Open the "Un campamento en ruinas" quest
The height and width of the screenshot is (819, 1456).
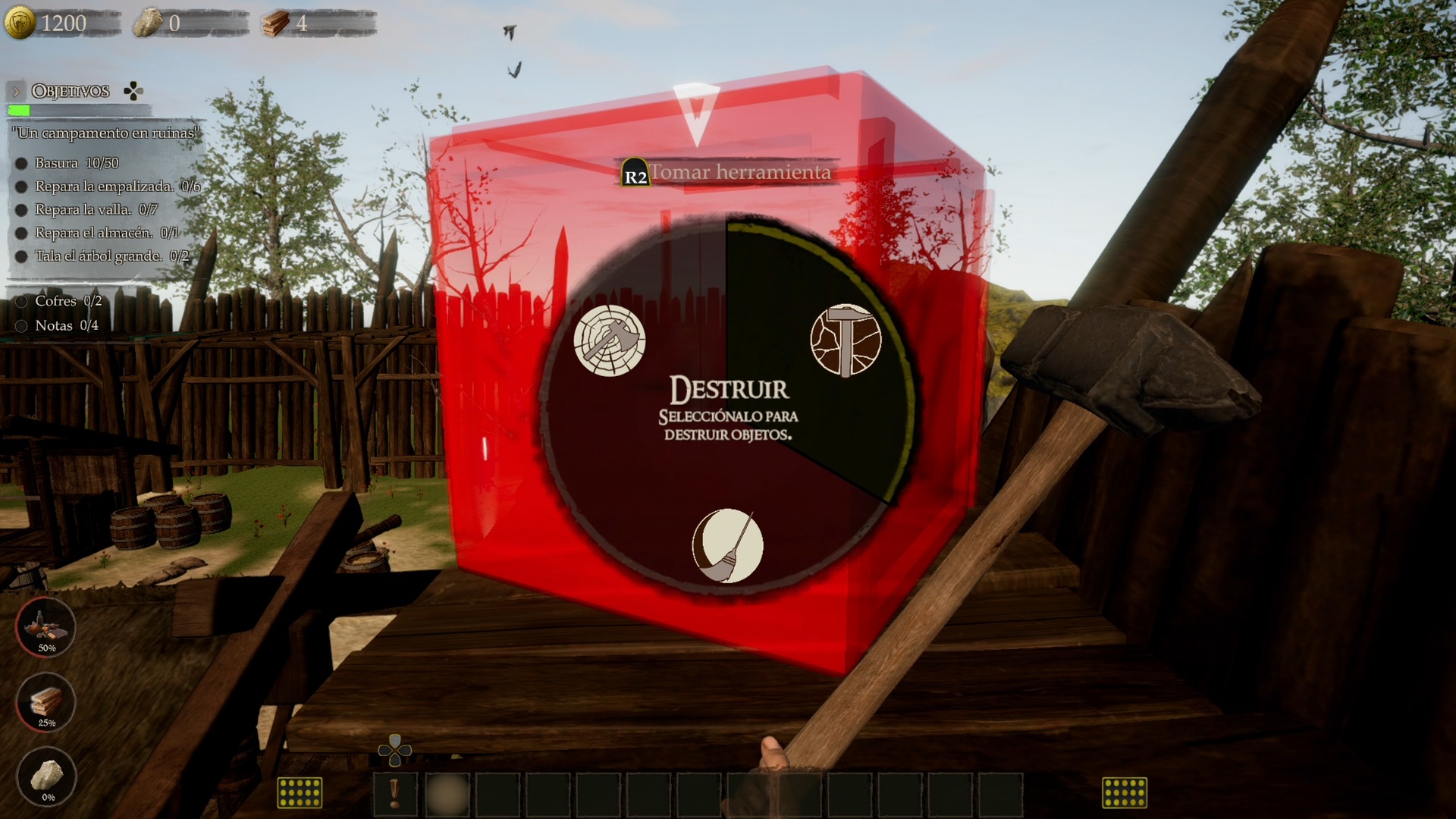106,133
